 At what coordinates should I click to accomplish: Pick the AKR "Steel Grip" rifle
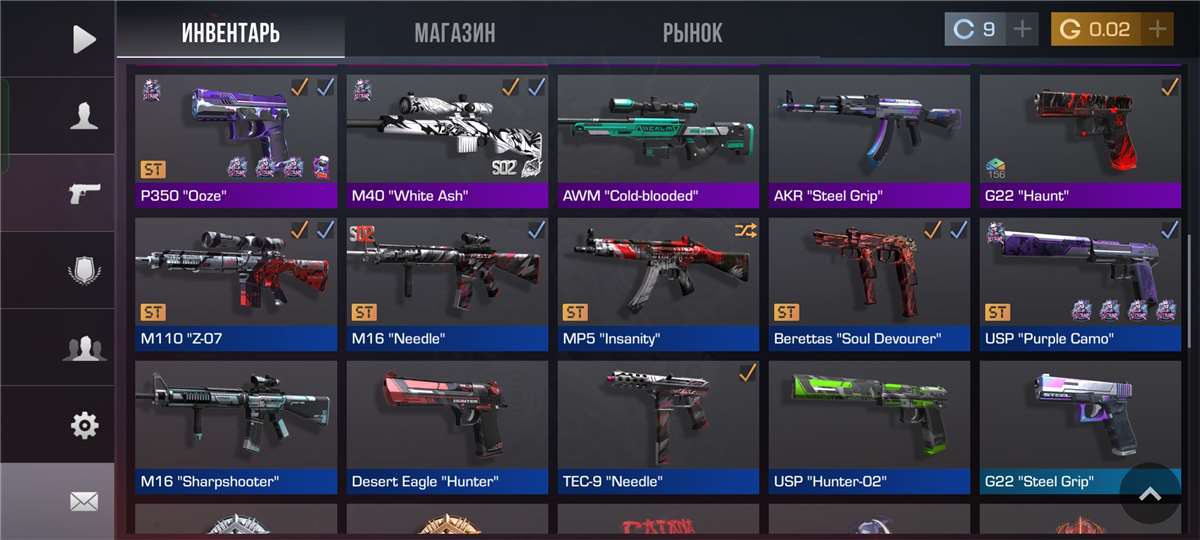[869, 140]
